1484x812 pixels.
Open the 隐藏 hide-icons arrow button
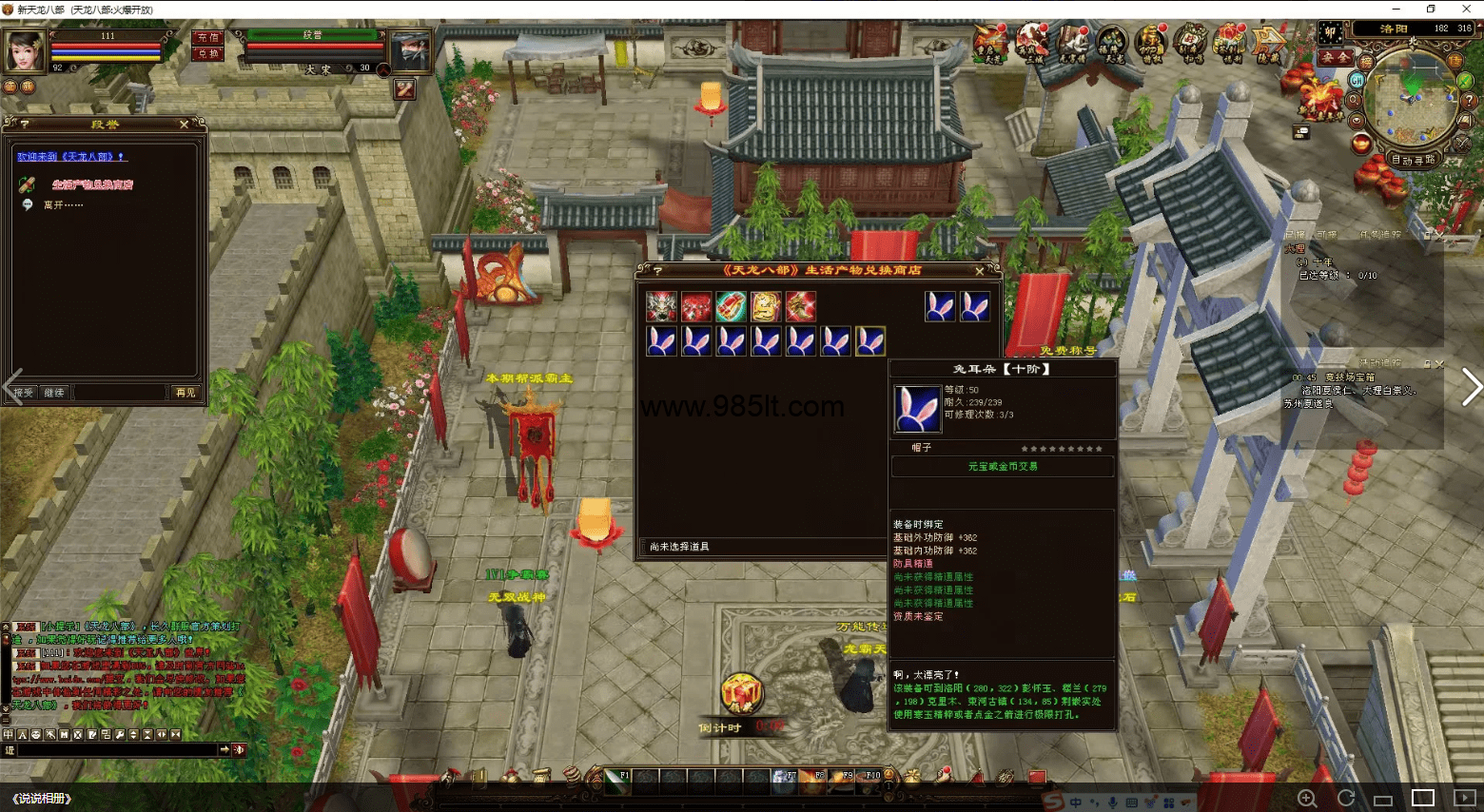(1269, 44)
